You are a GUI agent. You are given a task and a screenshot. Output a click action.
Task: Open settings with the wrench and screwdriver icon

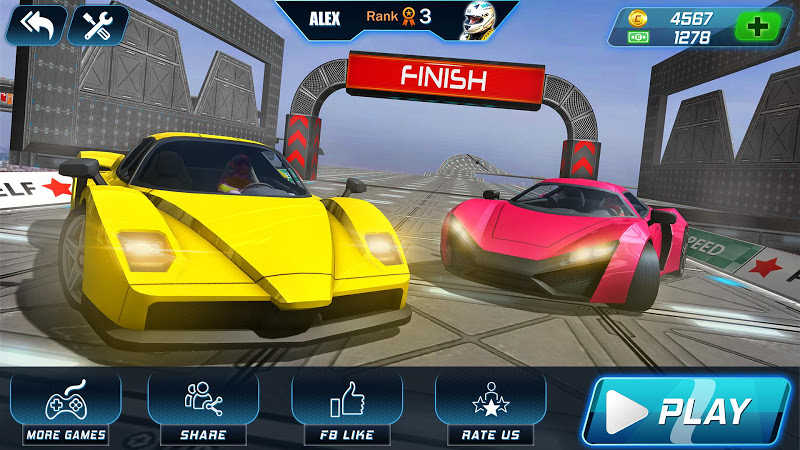(98, 25)
